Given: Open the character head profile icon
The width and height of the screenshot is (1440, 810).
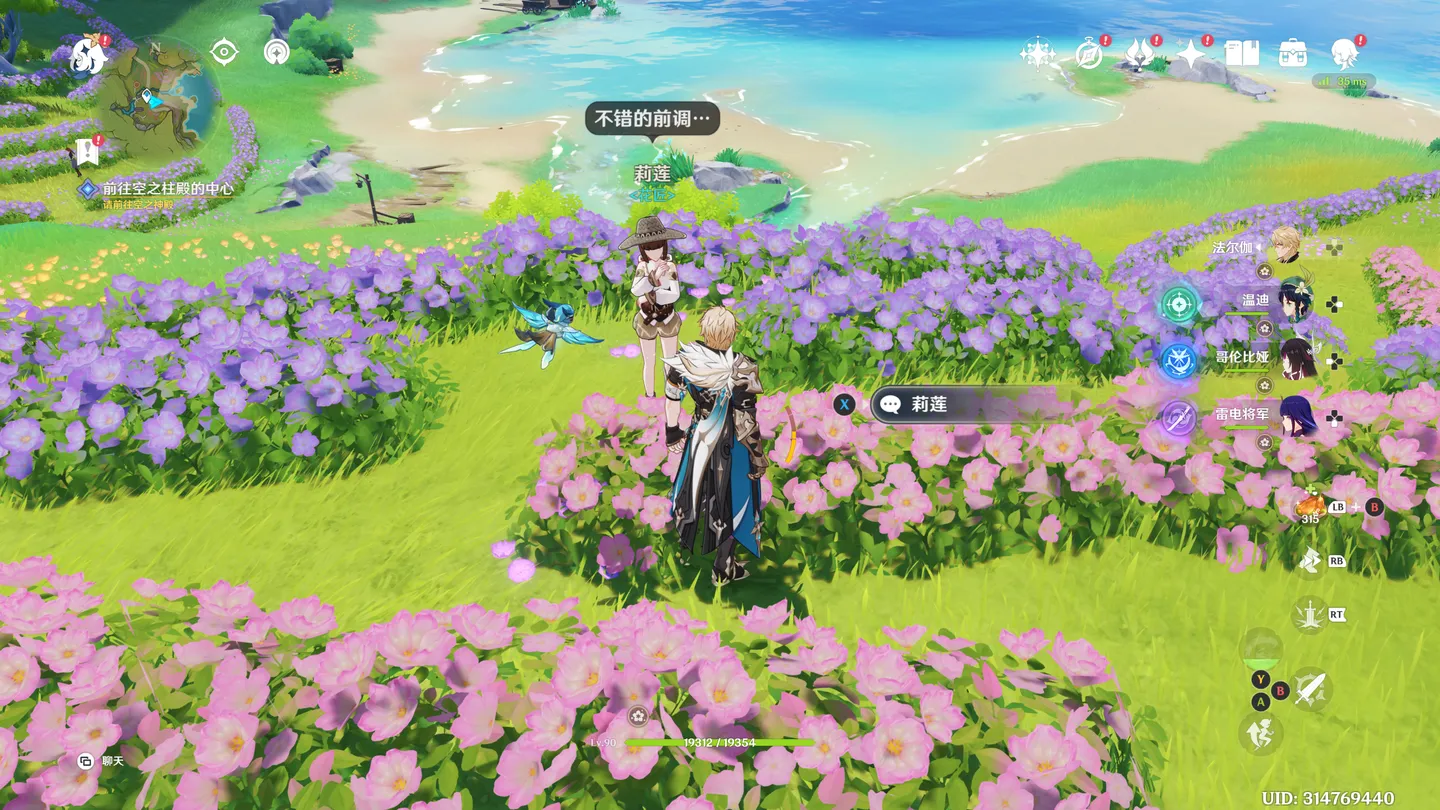Looking at the screenshot, I should [x=1344, y=54].
